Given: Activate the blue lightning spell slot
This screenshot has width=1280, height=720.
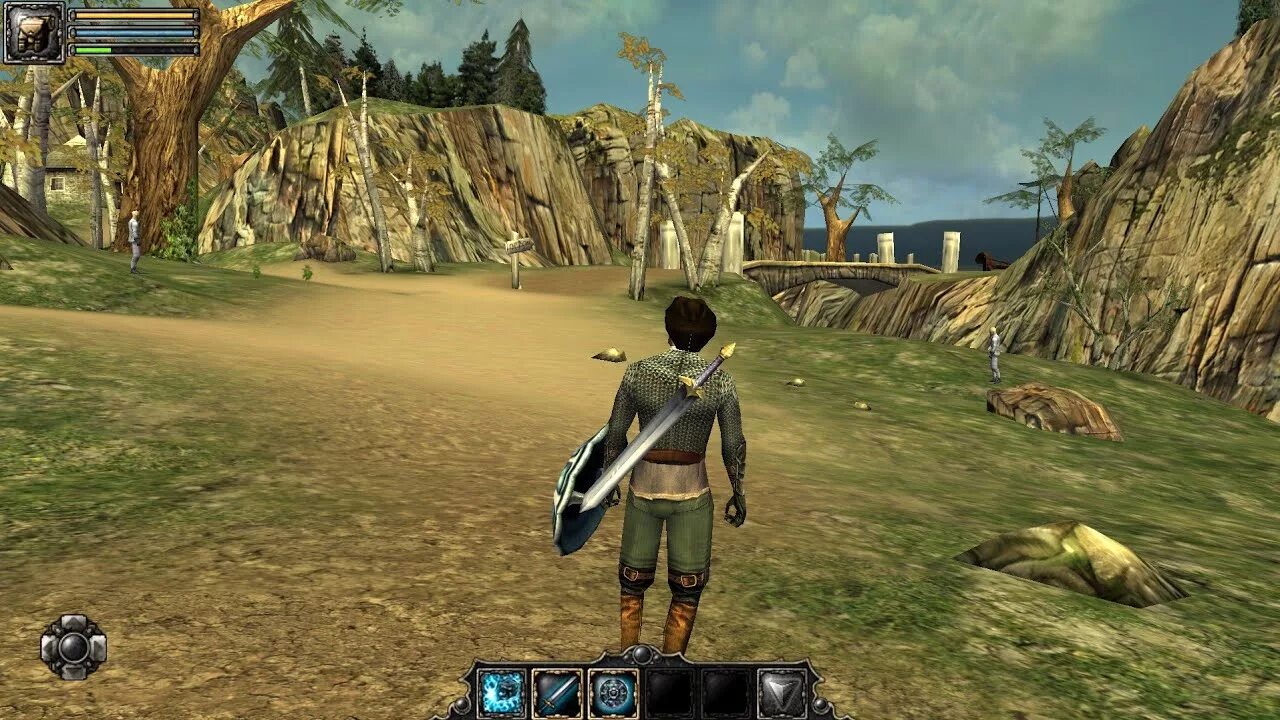Looking at the screenshot, I should 502,693.
